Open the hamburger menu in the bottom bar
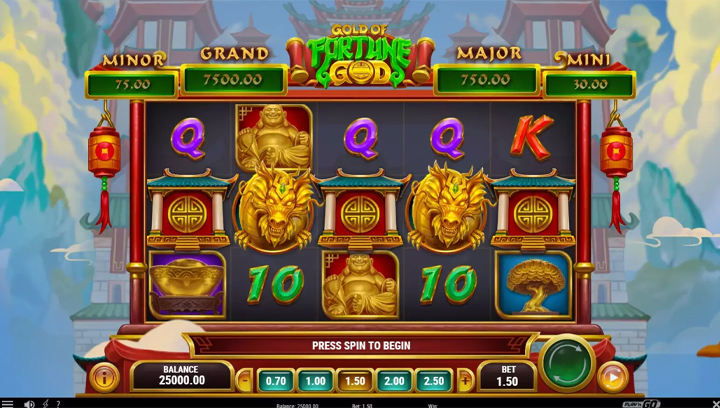Viewport: 720px width, 408px height. pyautogui.click(x=8, y=403)
